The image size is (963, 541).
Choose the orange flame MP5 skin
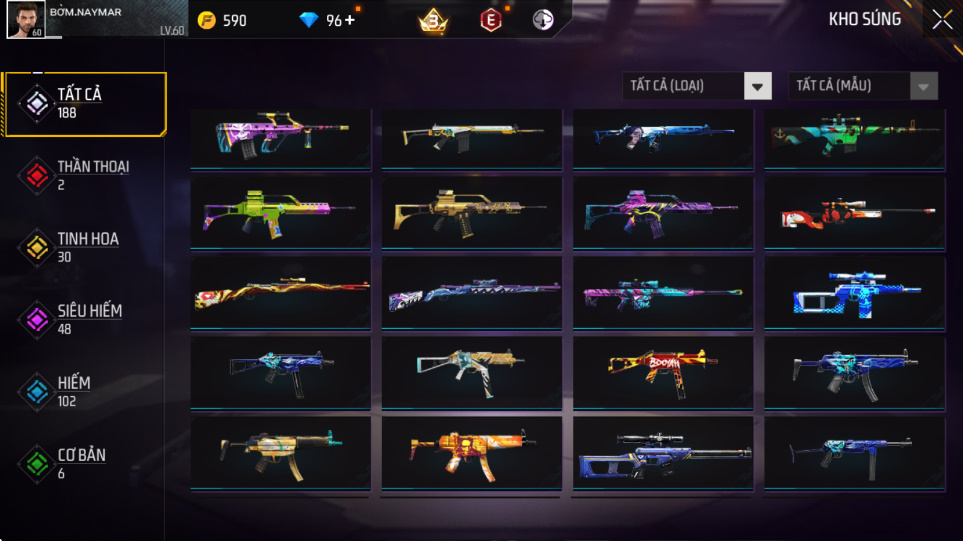[x=471, y=452]
